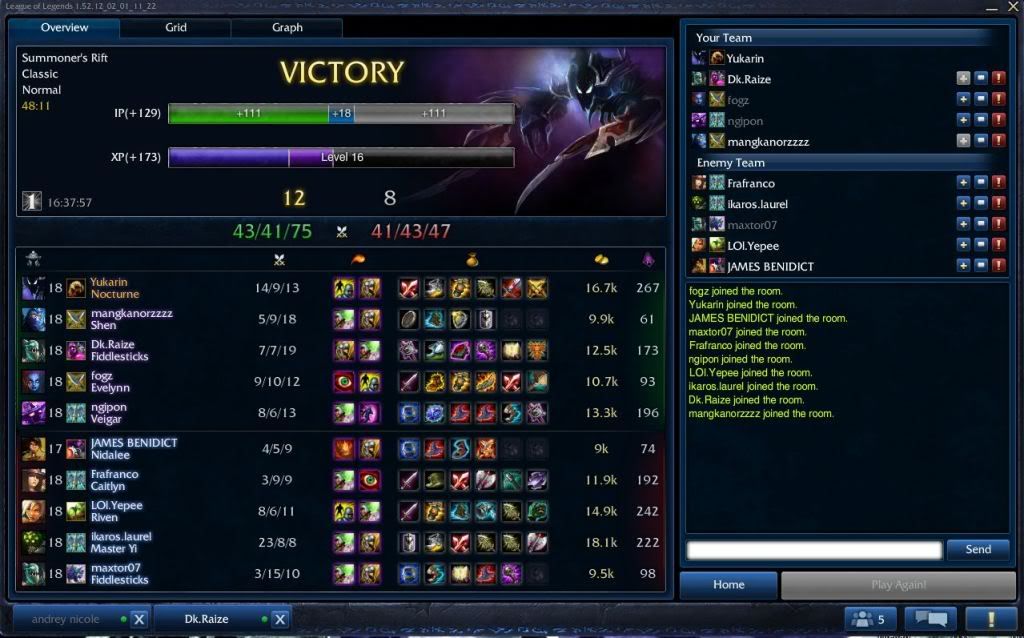1024x638 pixels.
Task: Switch to the Grid tab
Action: (176, 28)
